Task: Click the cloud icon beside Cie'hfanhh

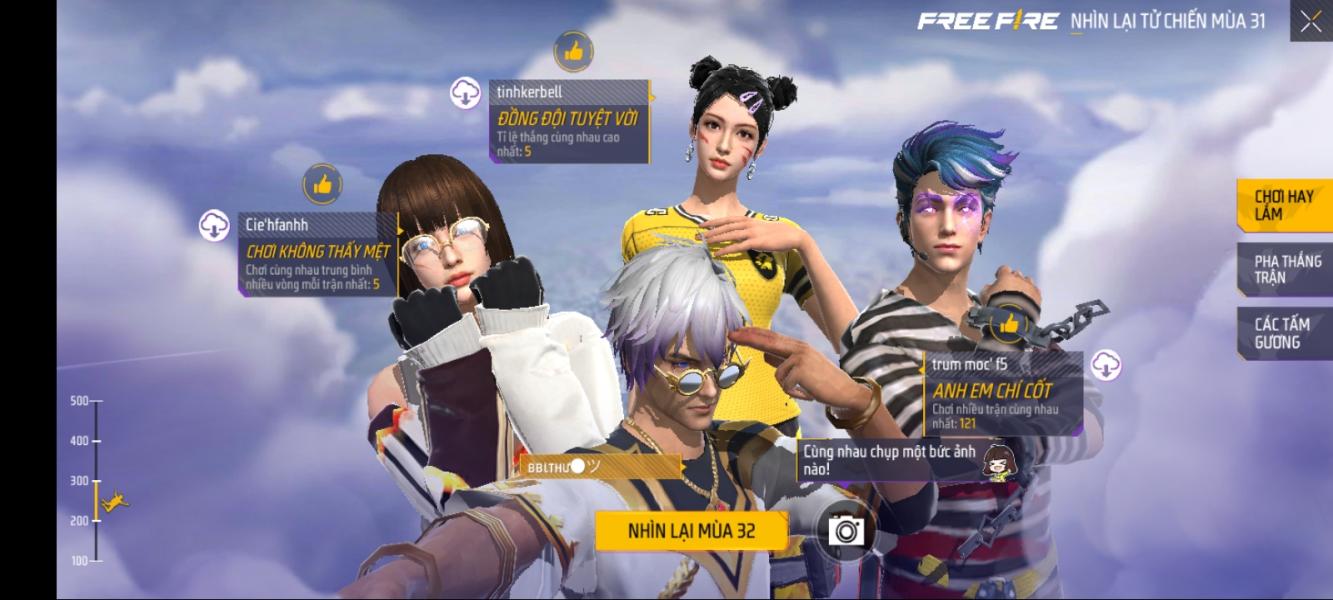Action: [214, 226]
